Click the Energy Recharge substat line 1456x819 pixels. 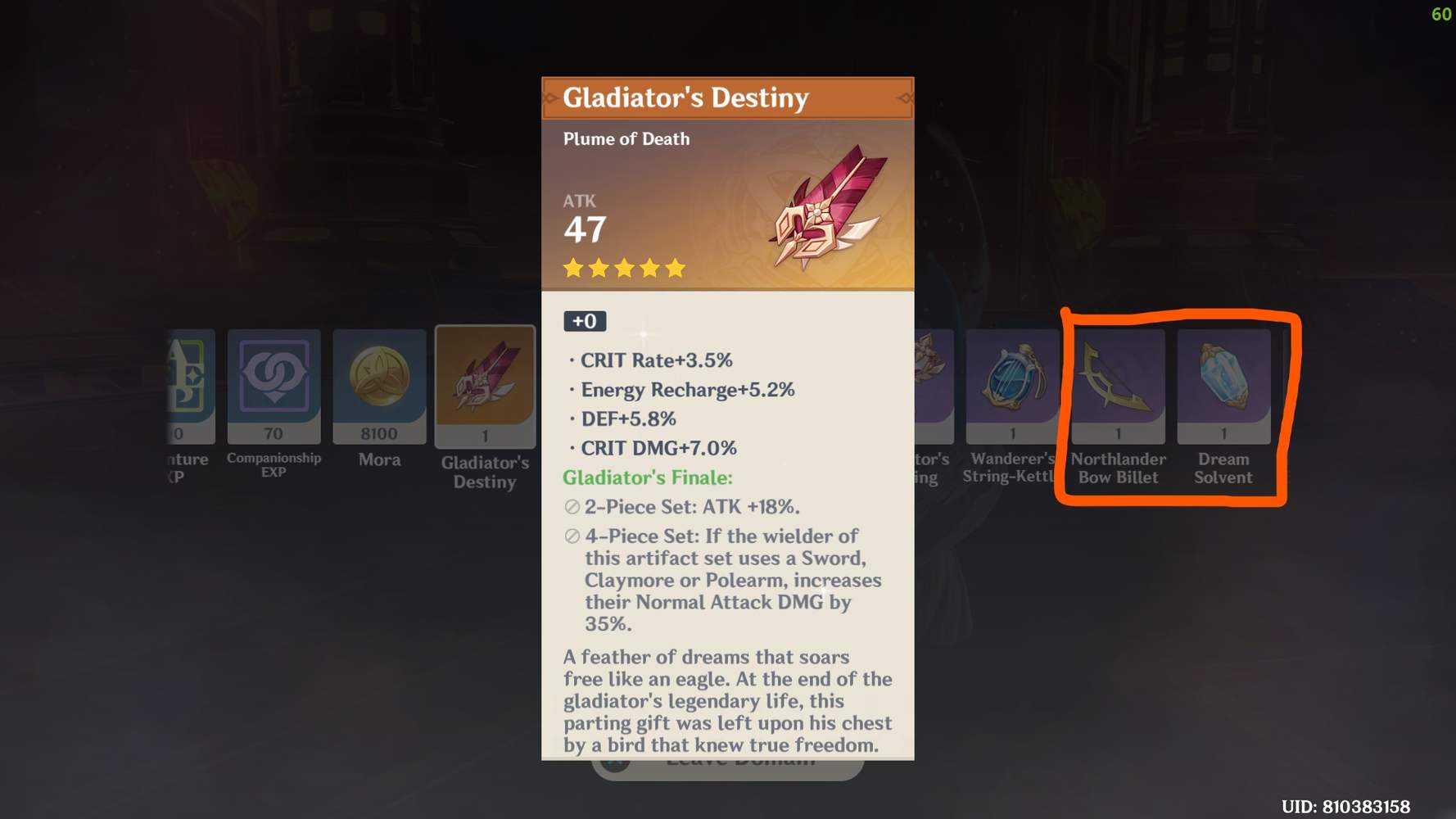(x=686, y=390)
